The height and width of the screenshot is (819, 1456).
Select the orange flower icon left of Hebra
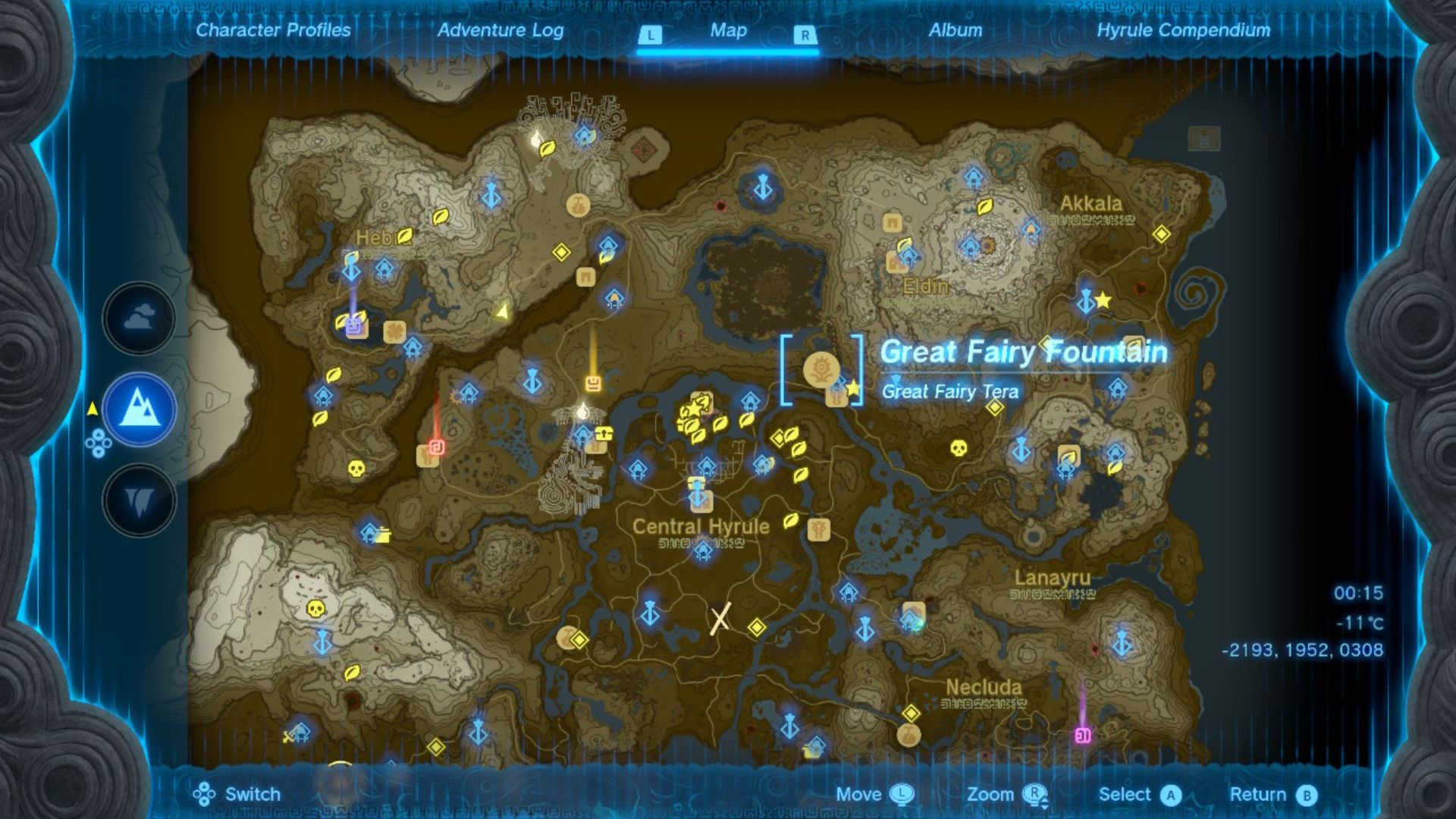396,331
